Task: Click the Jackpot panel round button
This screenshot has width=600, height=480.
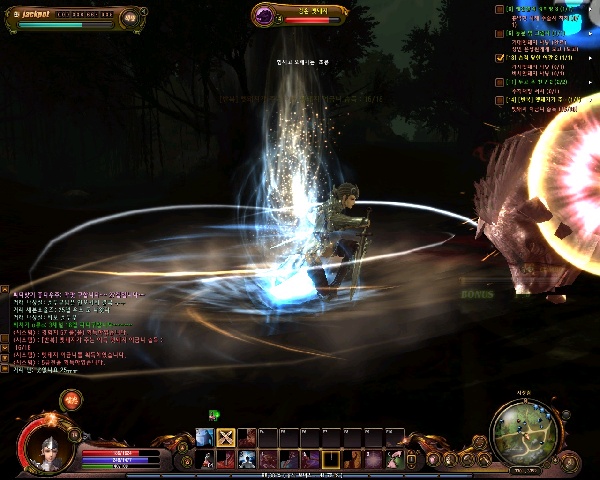Action: tap(130, 17)
